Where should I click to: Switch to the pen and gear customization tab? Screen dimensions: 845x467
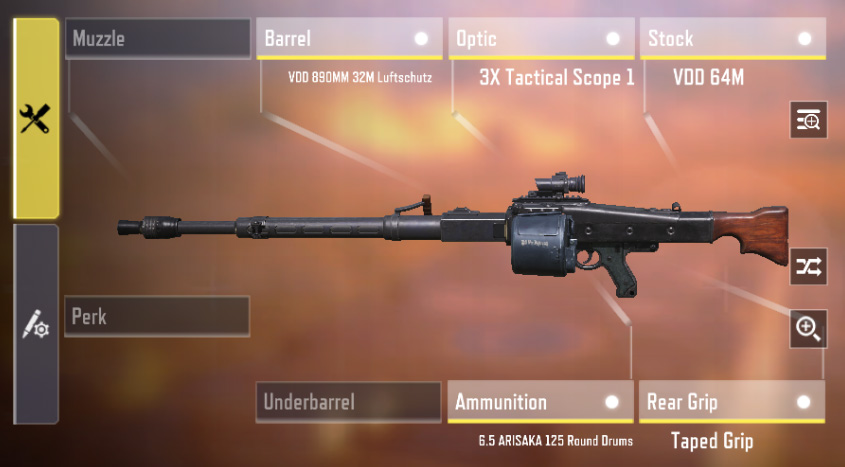point(36,324)
